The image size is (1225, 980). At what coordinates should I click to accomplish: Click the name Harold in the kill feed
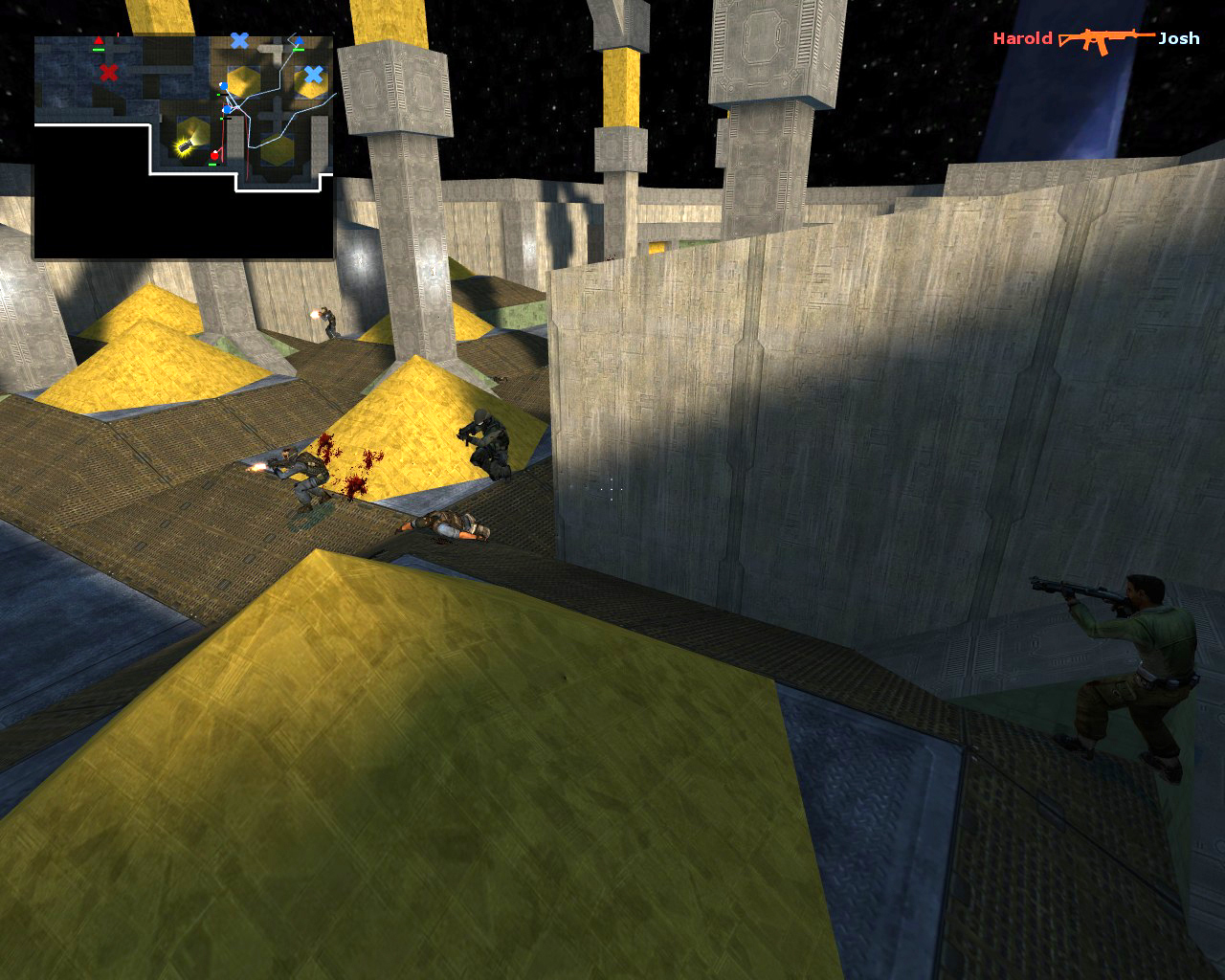click(x=1021, y=39)
